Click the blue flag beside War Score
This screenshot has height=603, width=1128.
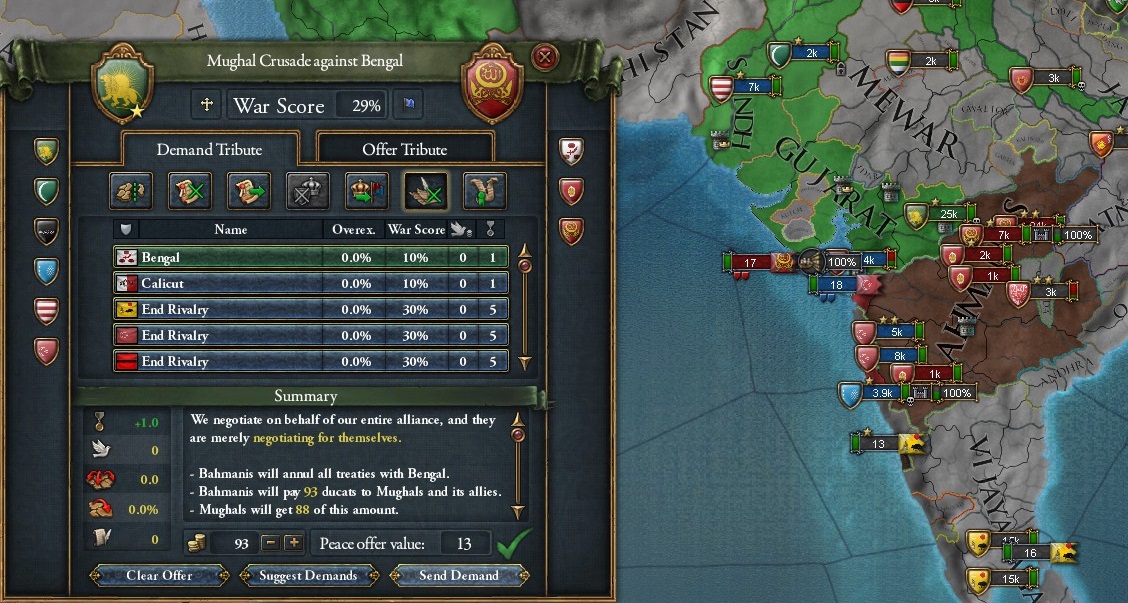coord(410,104)
